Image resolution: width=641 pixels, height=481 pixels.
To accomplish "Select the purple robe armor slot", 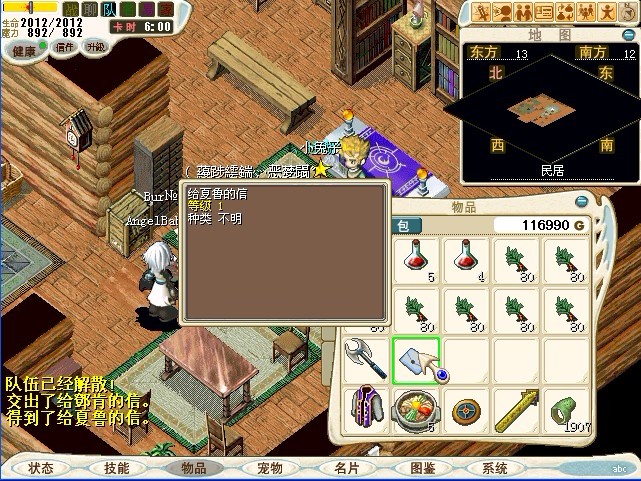I will [366, 410].
